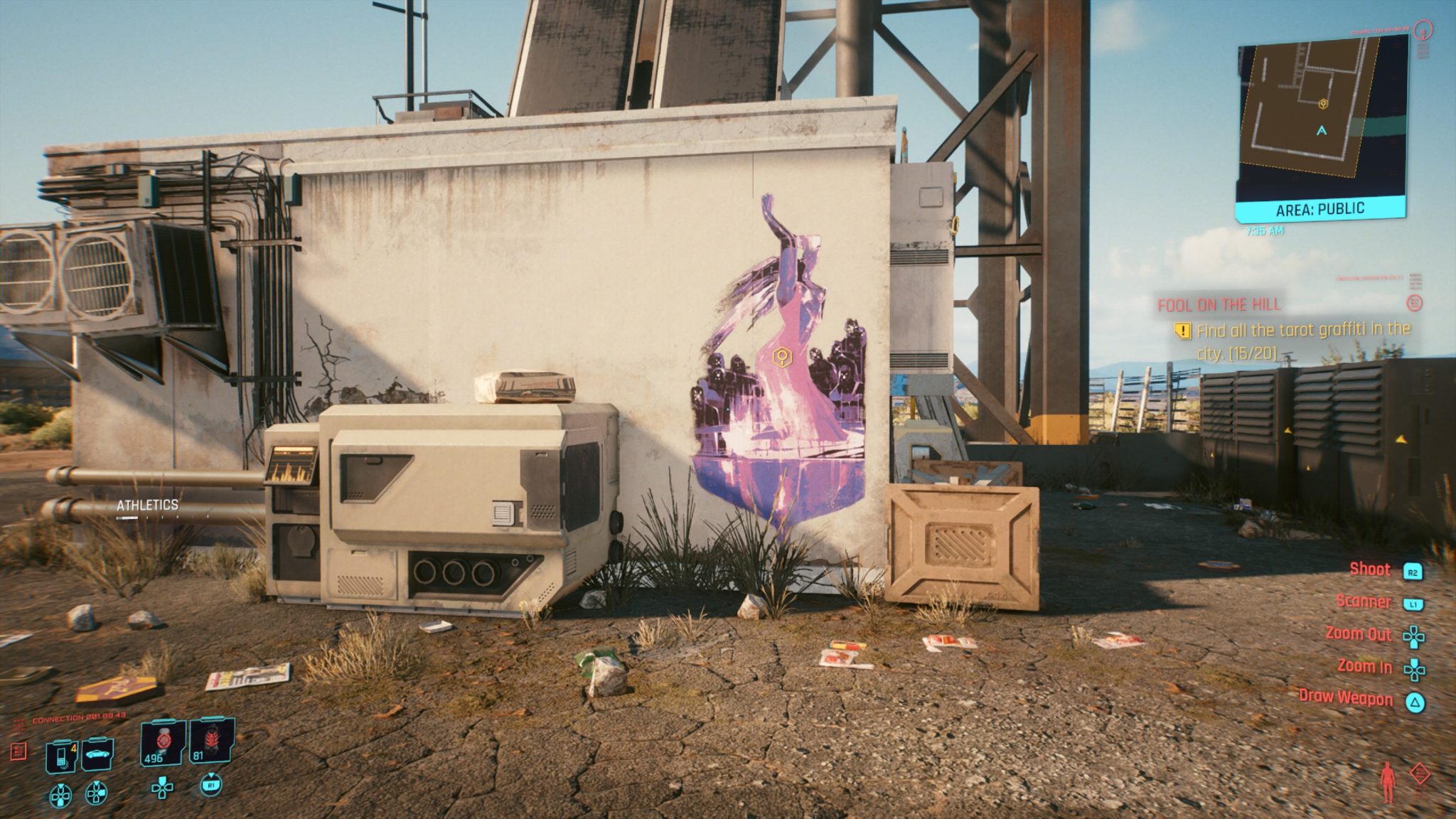Click the red body status silhouette bottom-right
The width and height of the screenshot is (1456, 819).
click(1387, 782)
